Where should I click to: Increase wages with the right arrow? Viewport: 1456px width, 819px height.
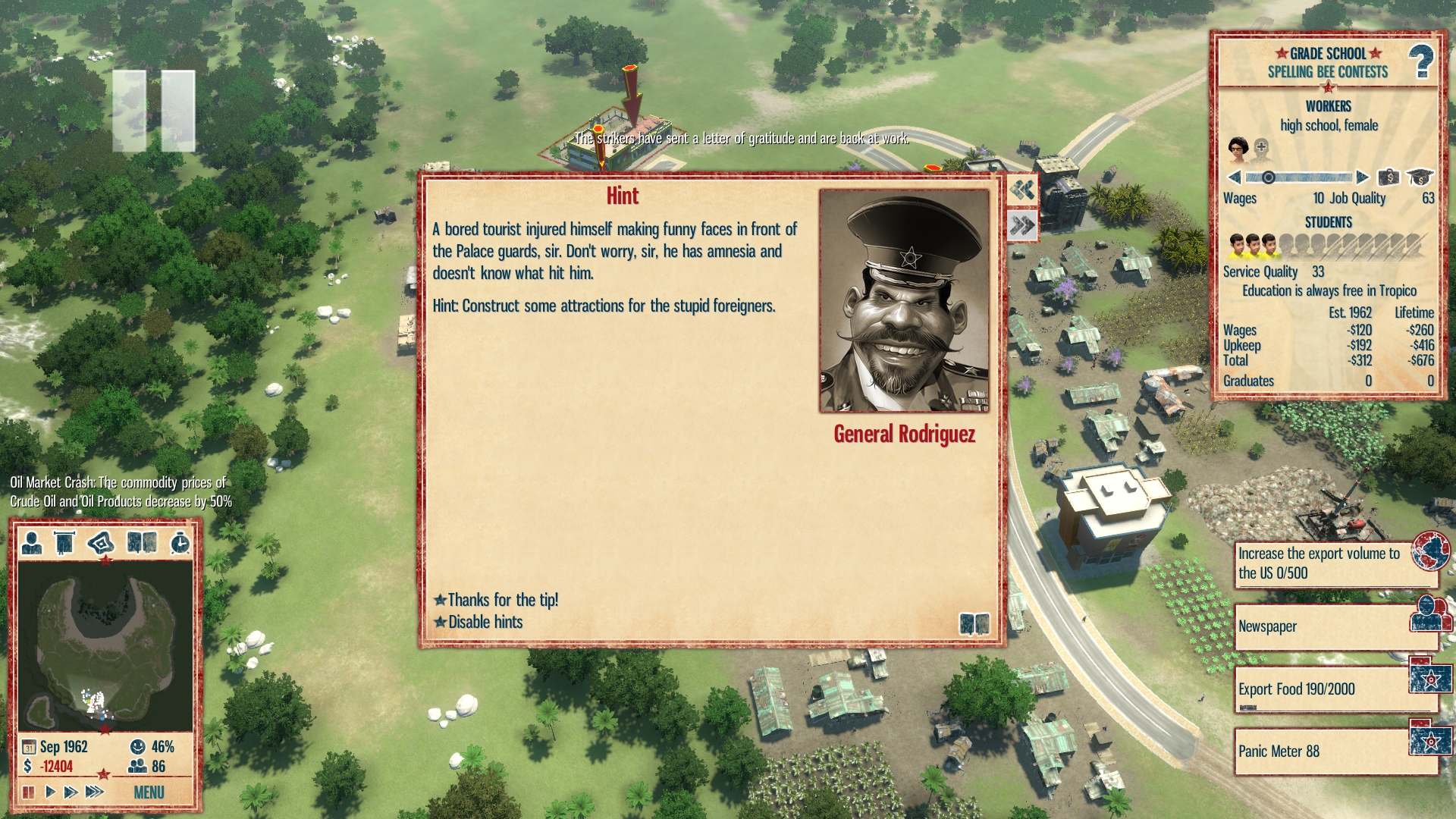(x=1362, y=177)
